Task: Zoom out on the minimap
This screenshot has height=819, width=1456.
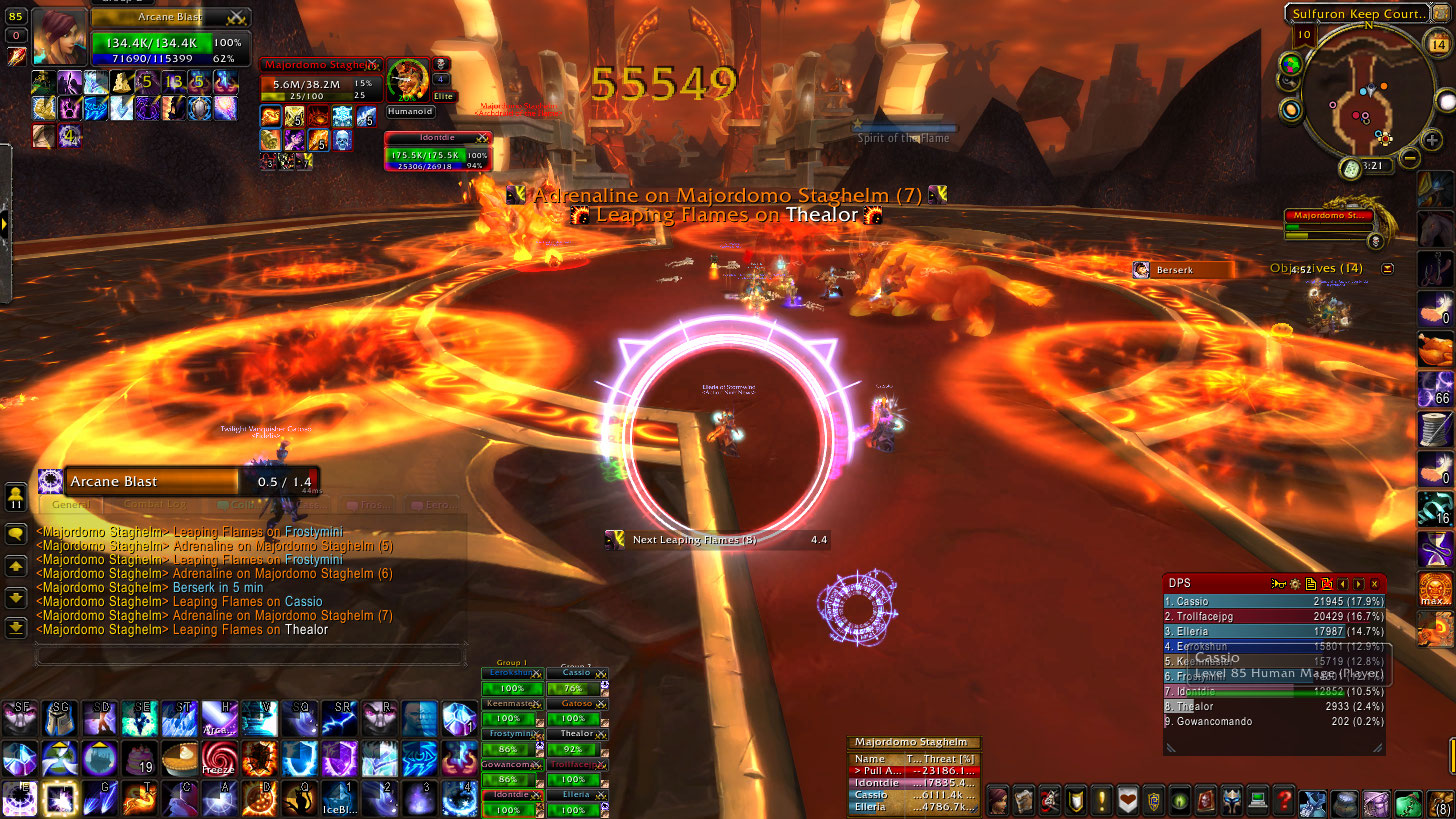Action: [1409, 158]
